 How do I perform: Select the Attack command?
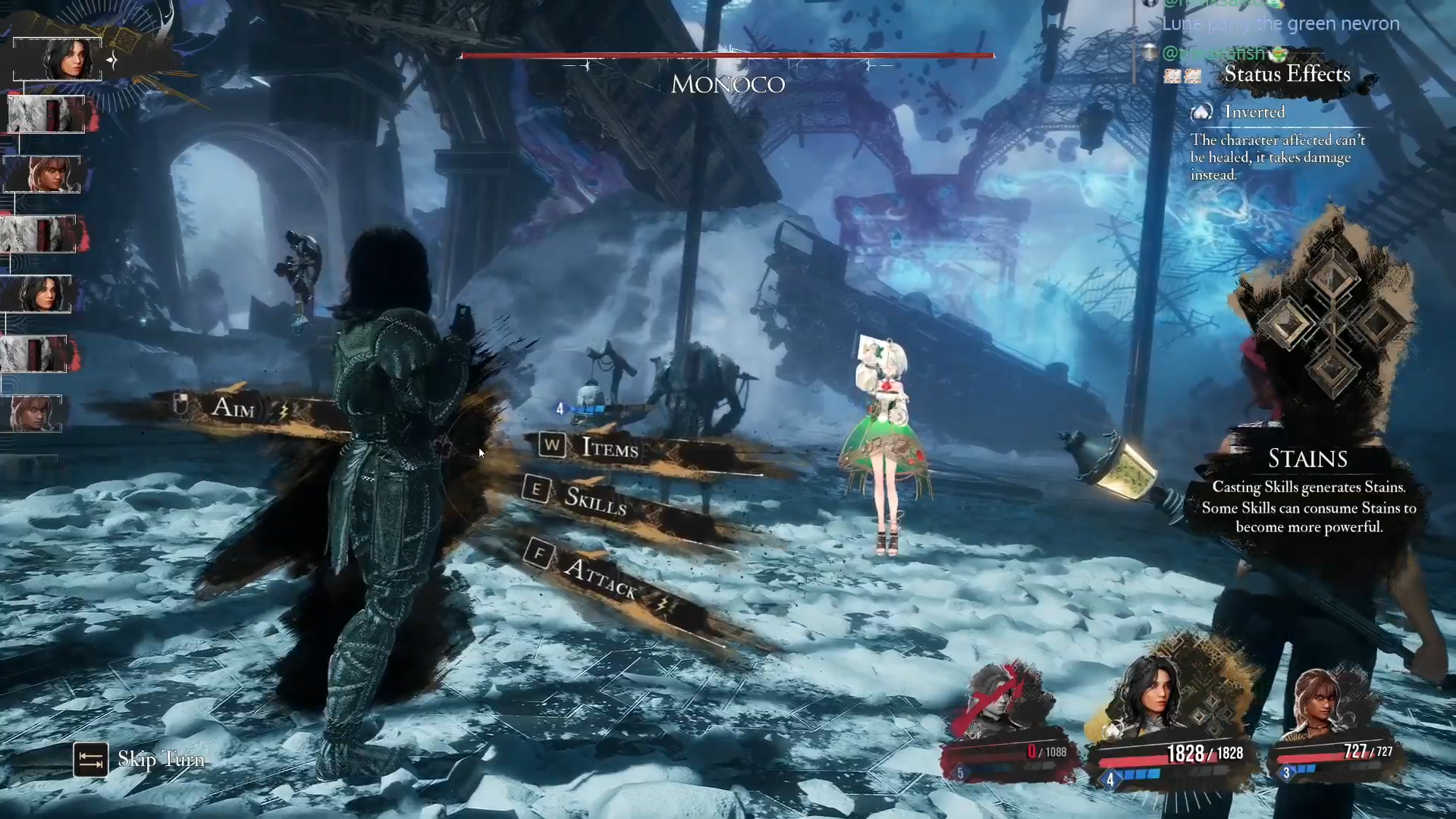pyautogui.click(x=599, y=578)
